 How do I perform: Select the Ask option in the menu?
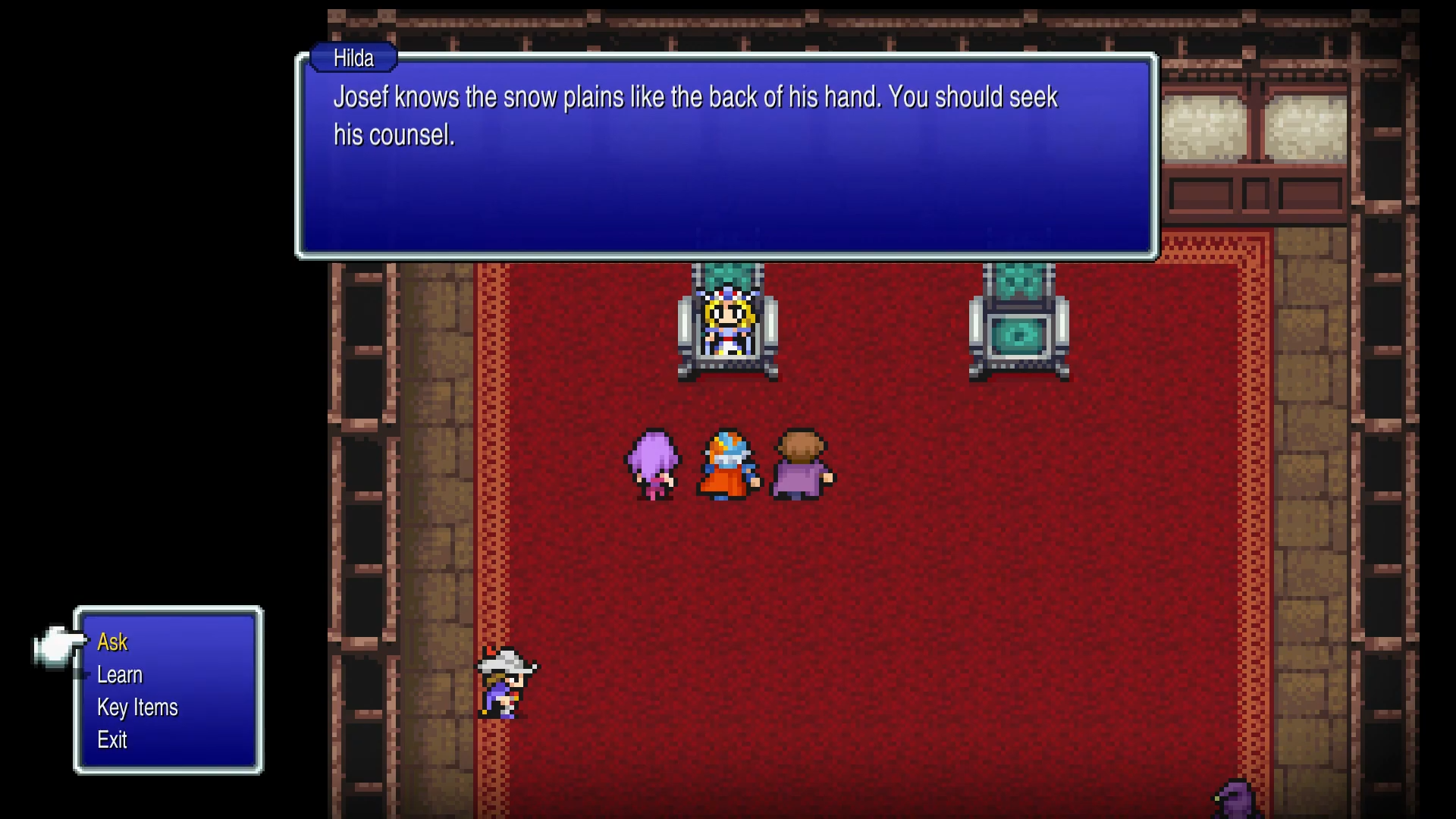click(x=111, y=642)
